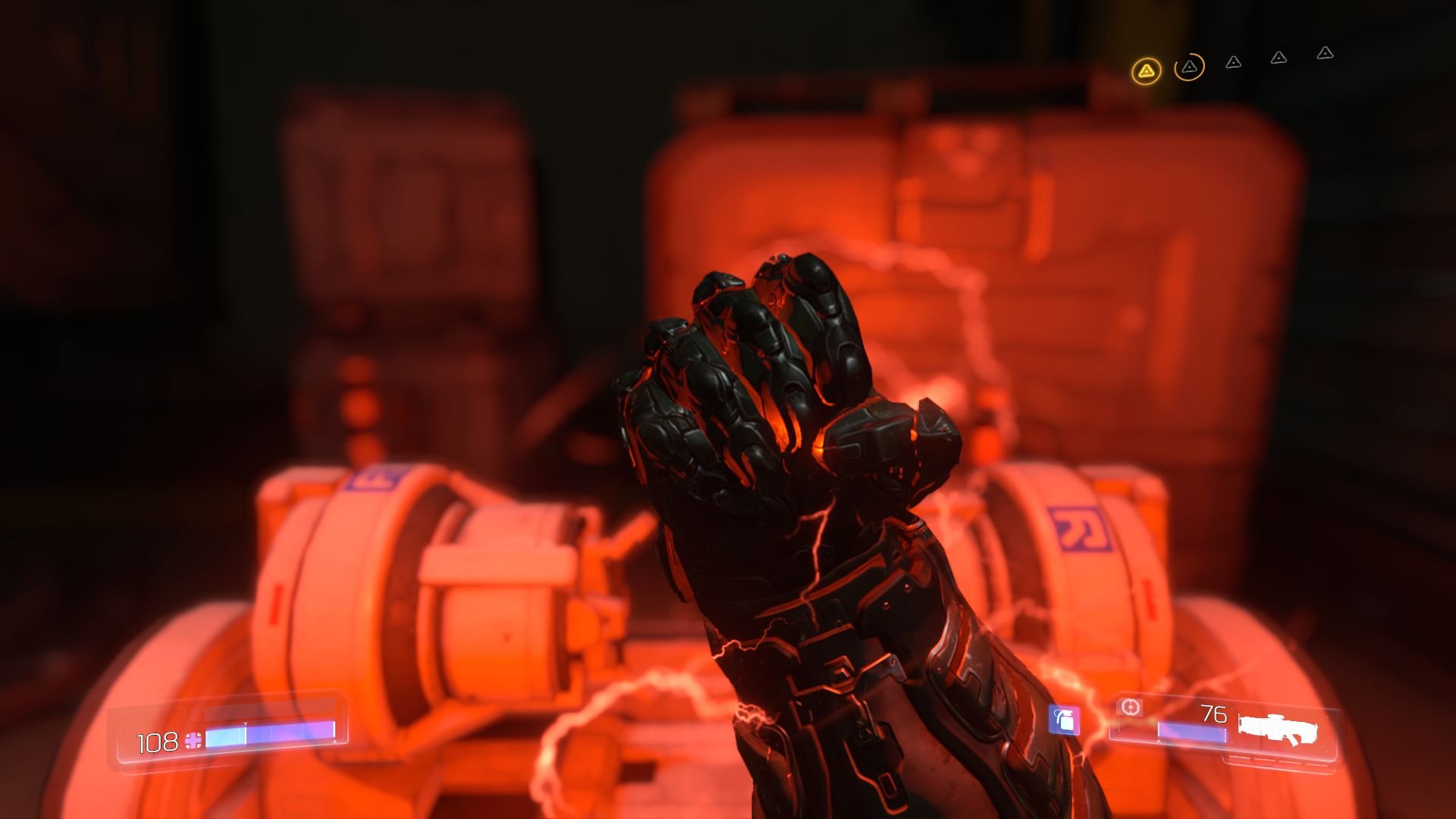This screenshot has height=819, width=1456.
Task: Click the blue ammo fill bar
Action: (1191, 732)
